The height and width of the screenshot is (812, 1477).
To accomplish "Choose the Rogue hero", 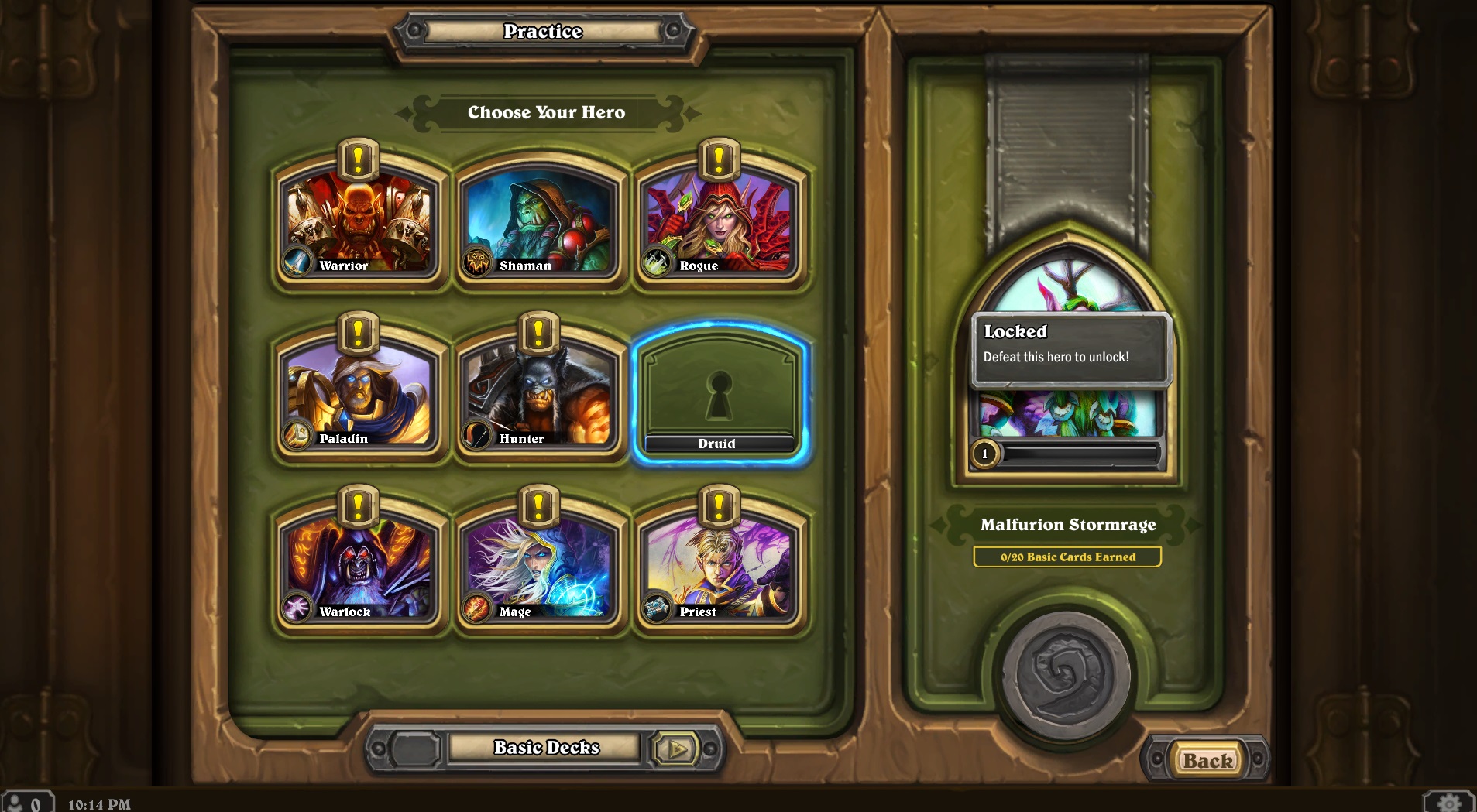I will [720, 223].
